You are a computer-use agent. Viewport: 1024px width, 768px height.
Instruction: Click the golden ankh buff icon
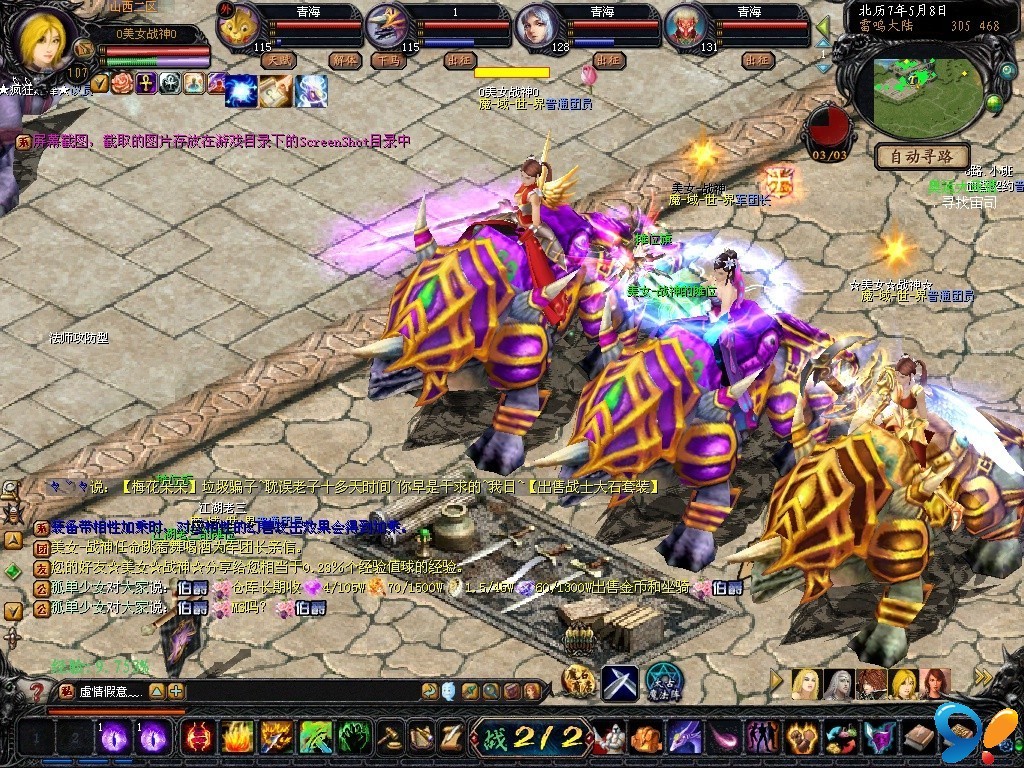click(x=146, y=83)
